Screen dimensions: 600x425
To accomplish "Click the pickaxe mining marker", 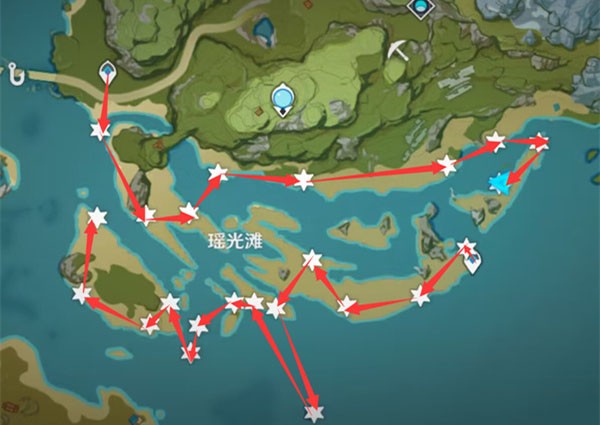I will click(399, 50).
